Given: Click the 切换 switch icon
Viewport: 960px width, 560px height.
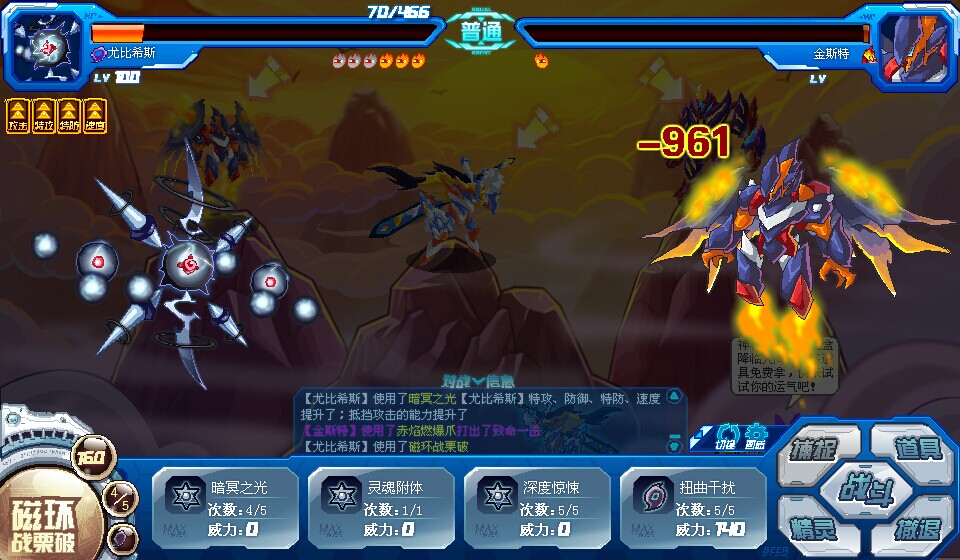Looking at the screenshot, I should 727,437.
